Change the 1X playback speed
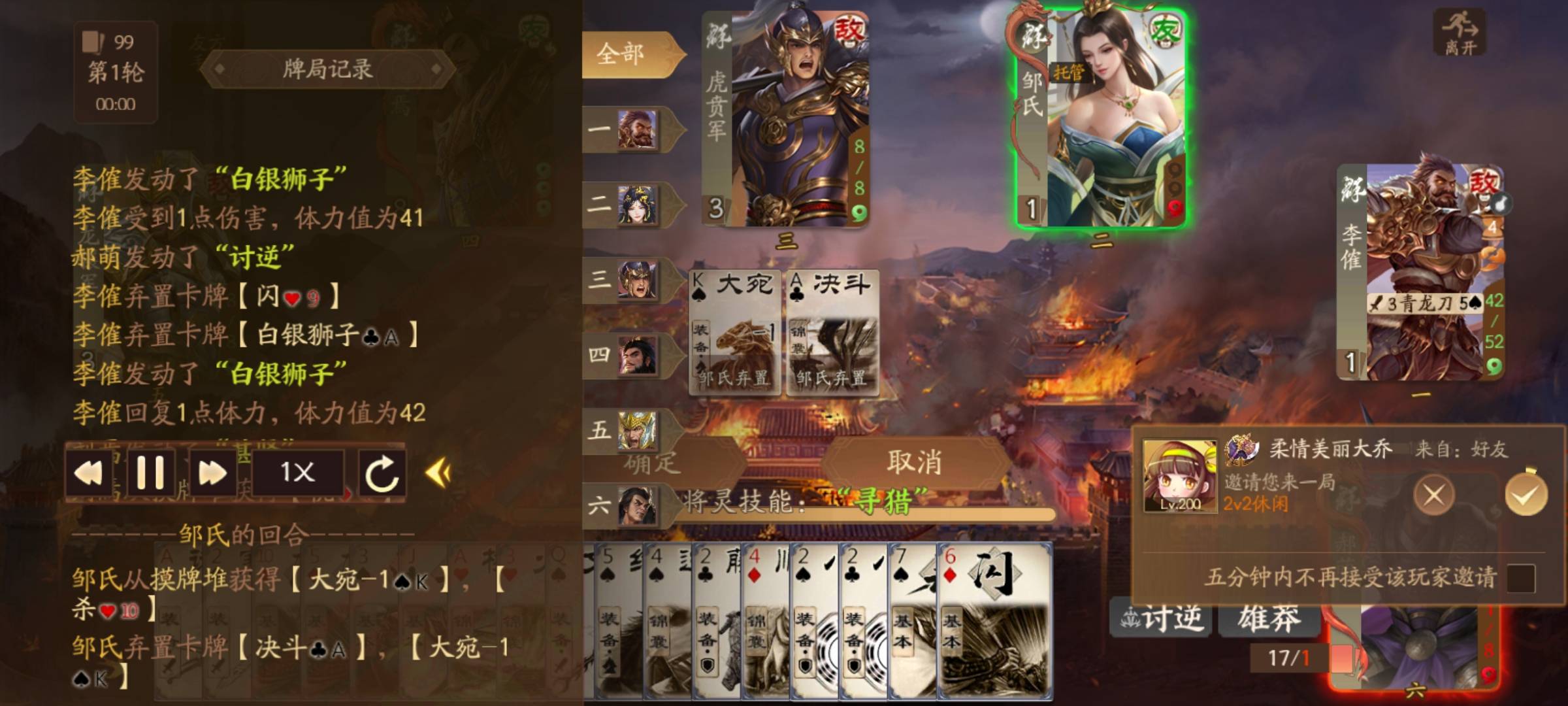Viewport: 1568px width, 706px height. click(297, 473)
